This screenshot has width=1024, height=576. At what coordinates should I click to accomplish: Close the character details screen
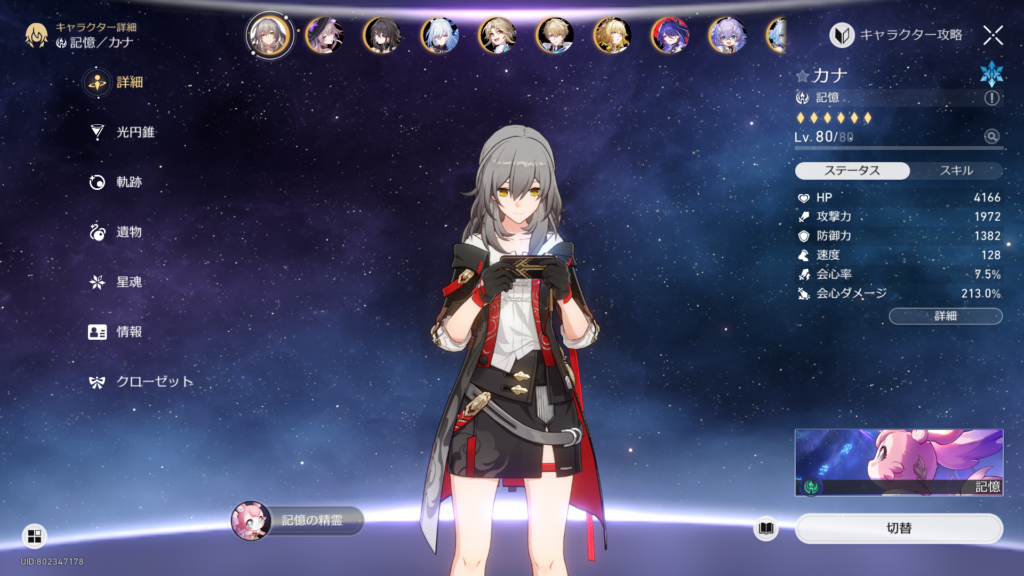click(x=992, y=35)
